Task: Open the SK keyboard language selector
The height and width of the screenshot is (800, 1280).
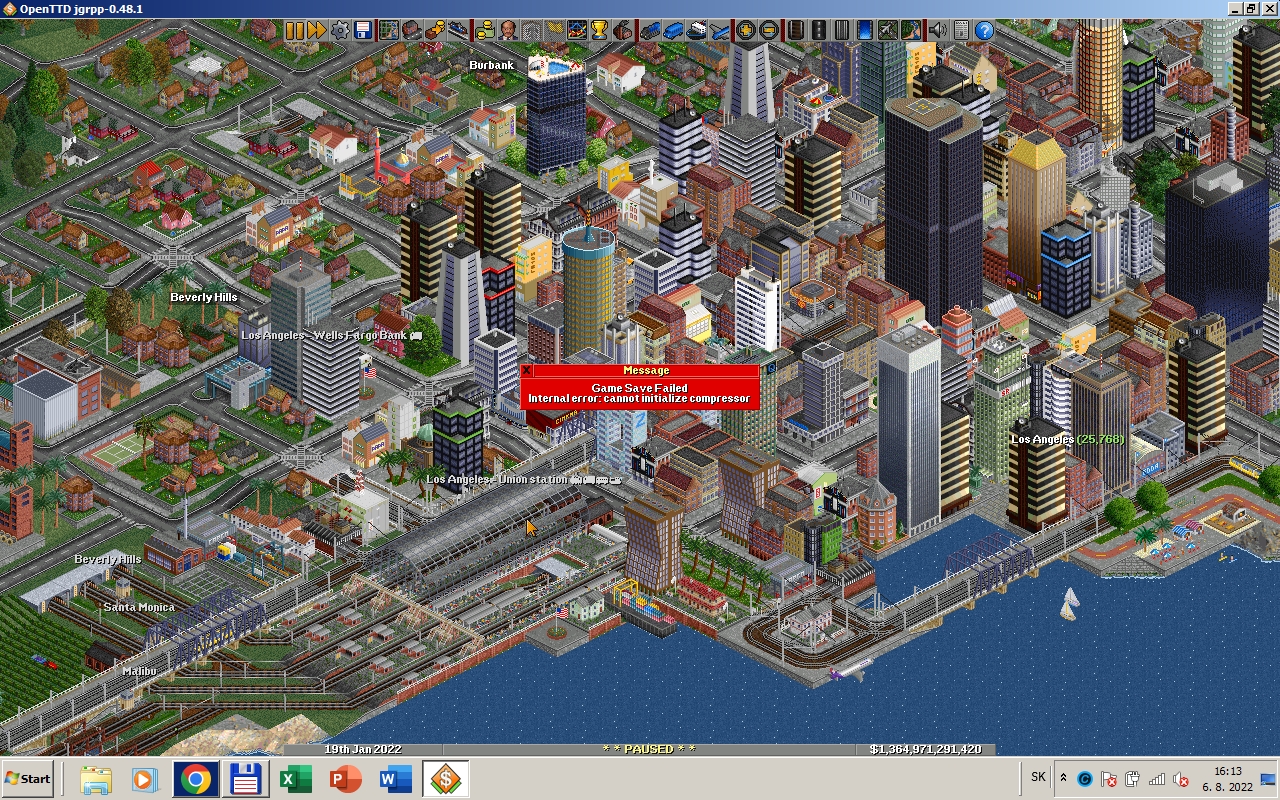Action: [x=1038, y=777]
